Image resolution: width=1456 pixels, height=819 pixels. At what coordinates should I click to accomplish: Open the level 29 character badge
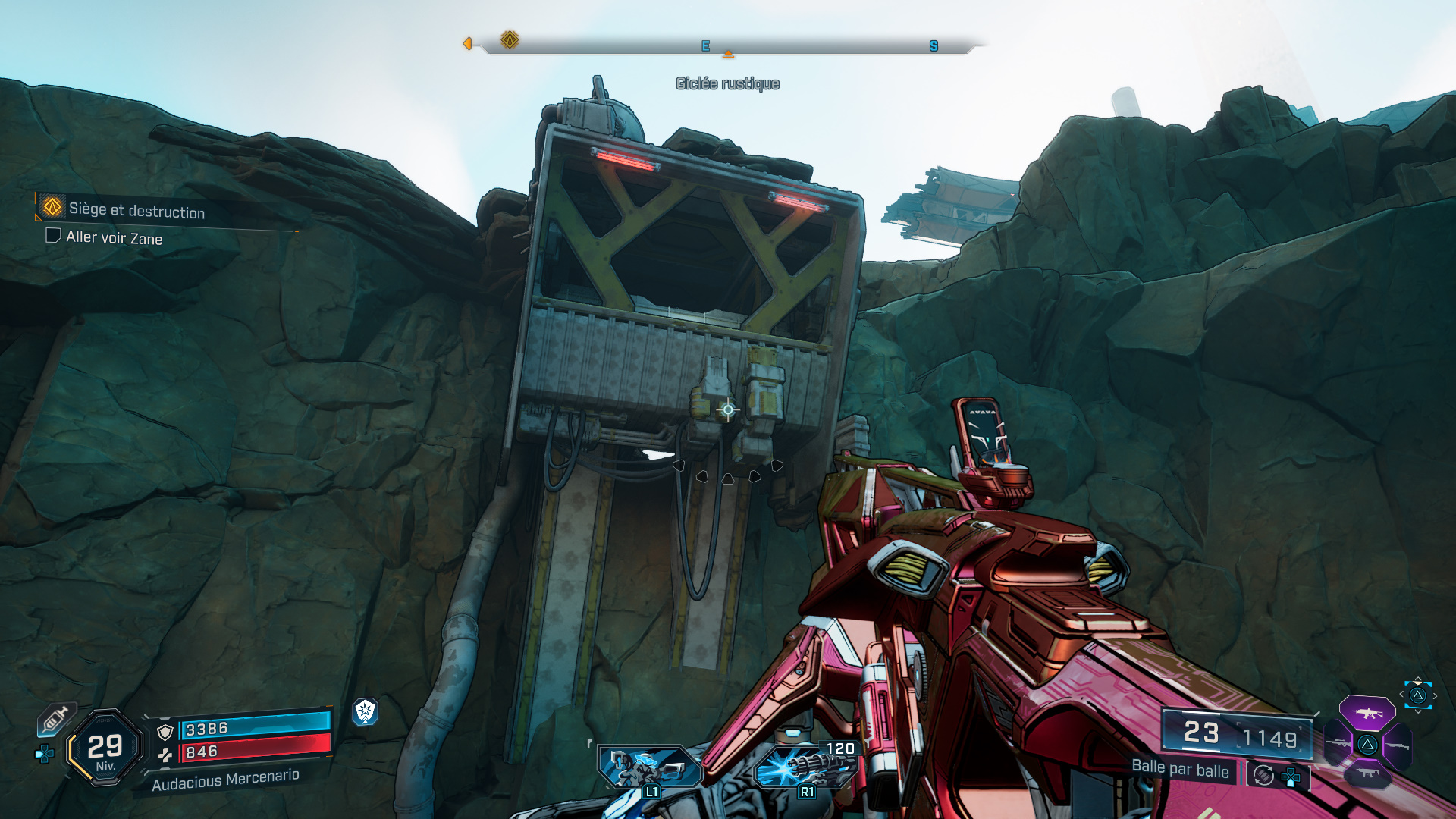[105, 748]
